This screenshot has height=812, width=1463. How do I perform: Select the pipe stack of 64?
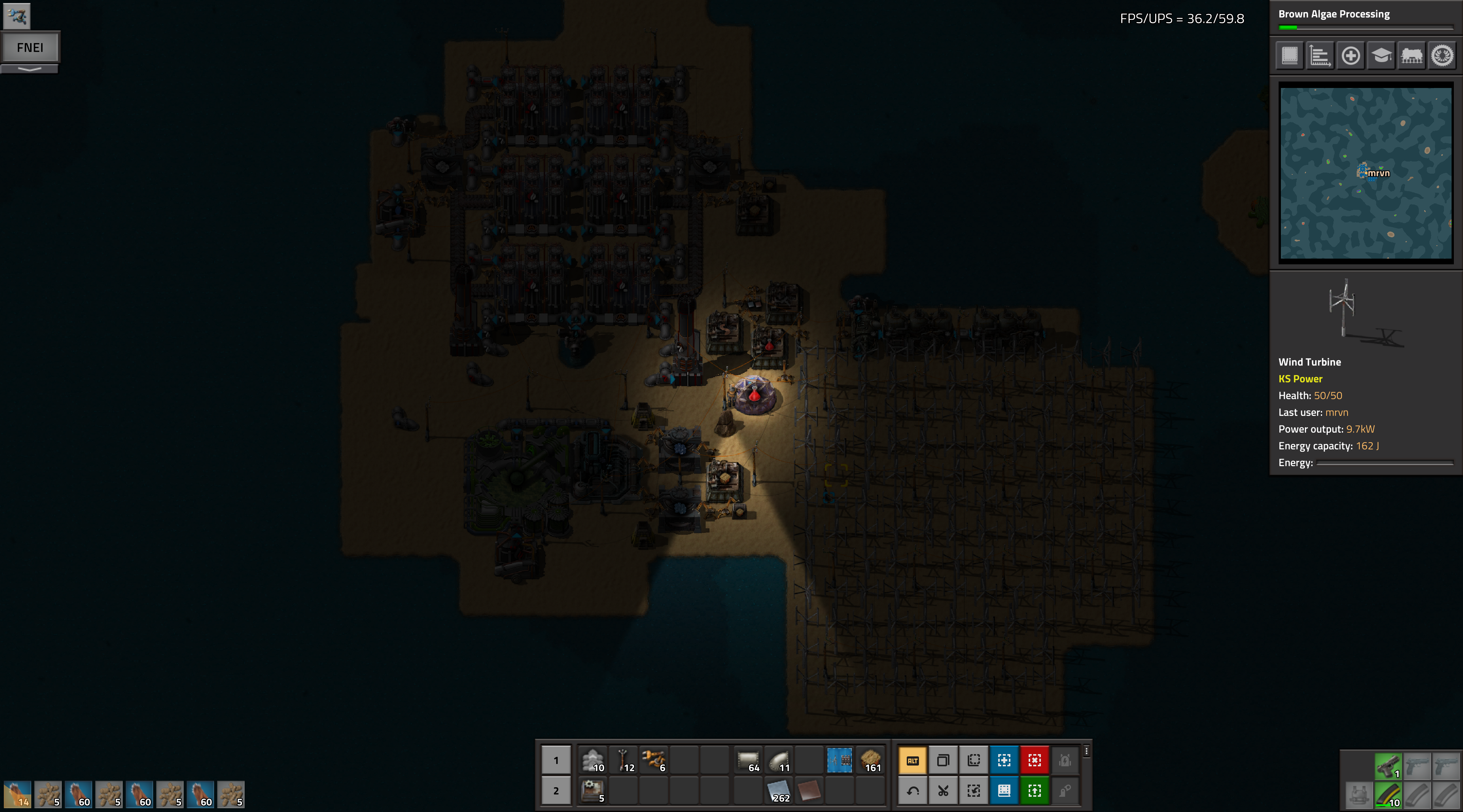pyautogui.click(x=748, y=760)
